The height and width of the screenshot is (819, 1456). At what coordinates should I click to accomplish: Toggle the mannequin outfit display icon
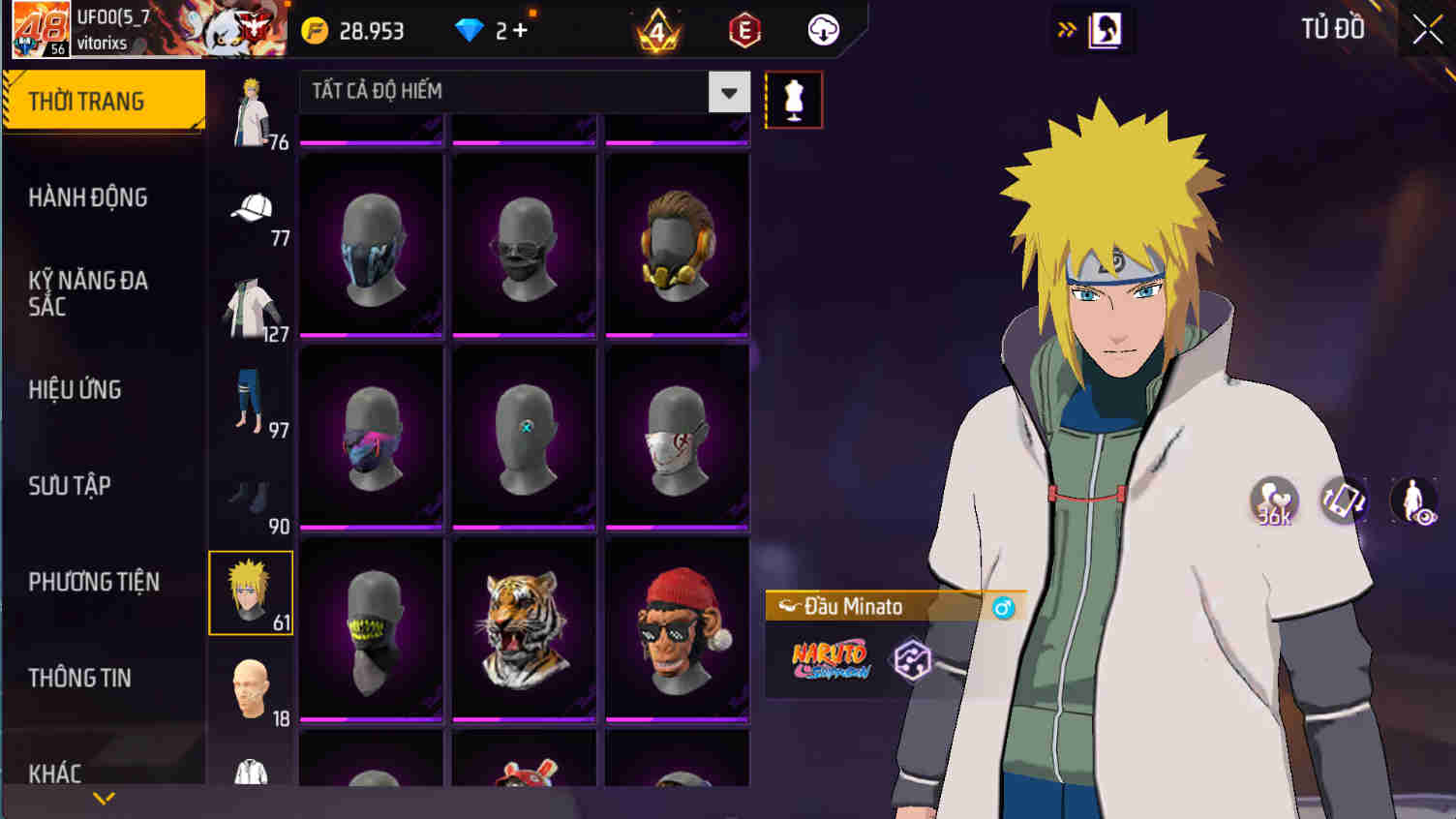pos(794,97)
